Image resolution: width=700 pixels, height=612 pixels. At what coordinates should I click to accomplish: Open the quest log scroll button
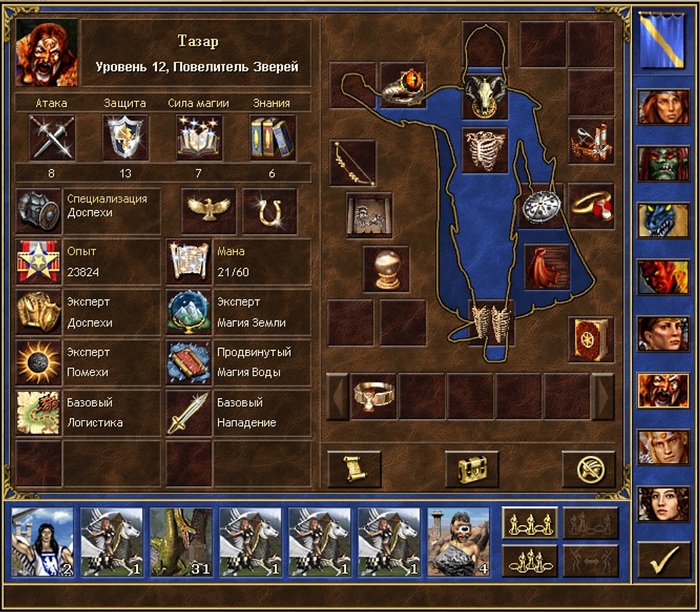pos(354,468)
